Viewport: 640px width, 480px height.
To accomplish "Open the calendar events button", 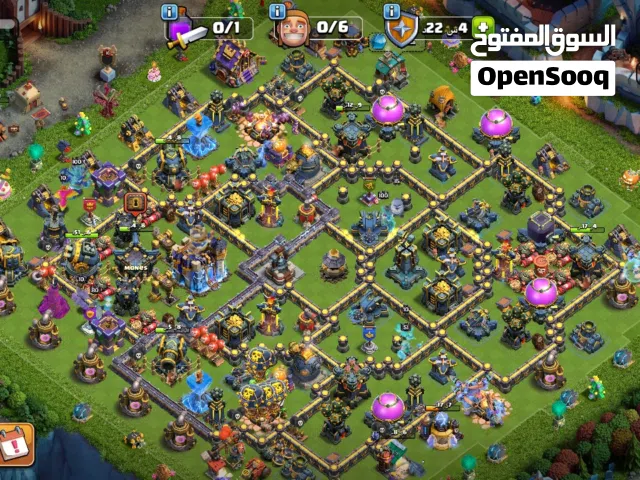I will point(15,444).
